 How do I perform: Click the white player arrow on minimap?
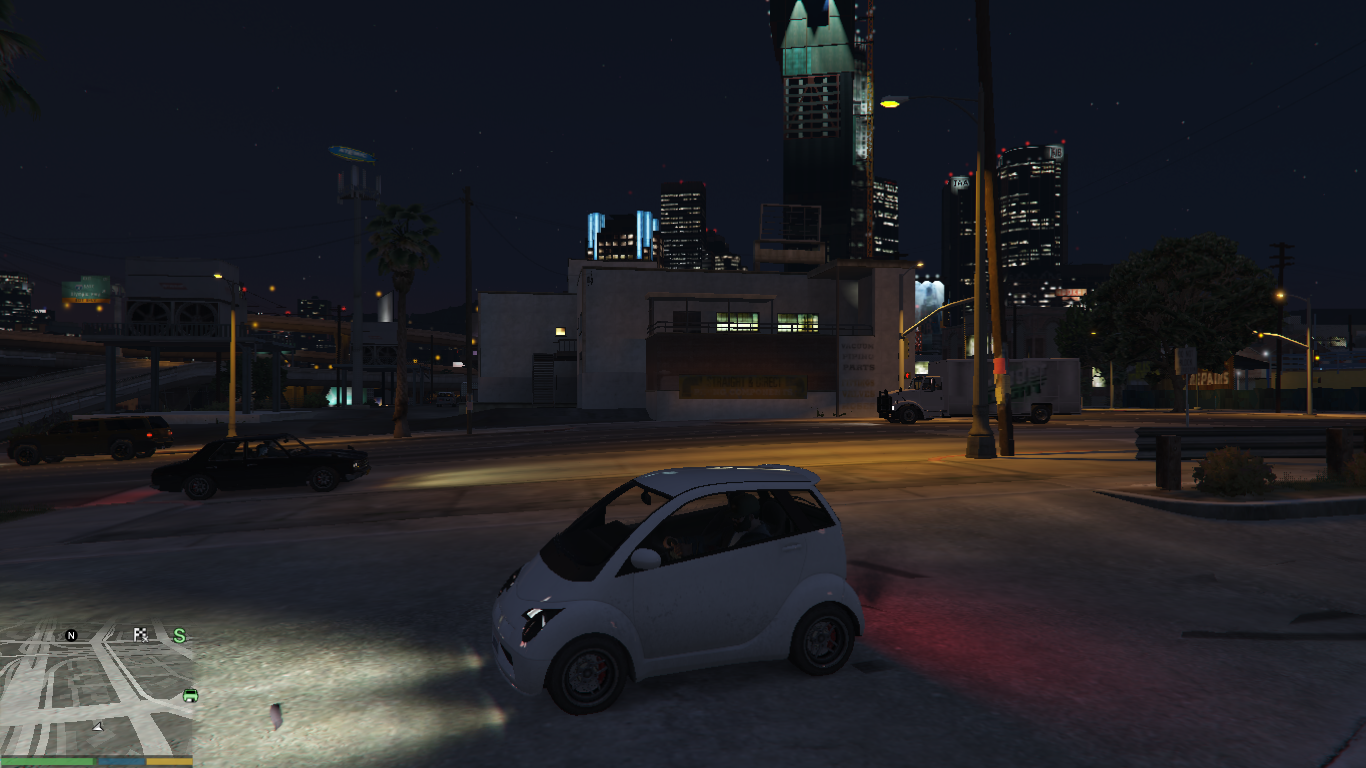pos(98,726)
